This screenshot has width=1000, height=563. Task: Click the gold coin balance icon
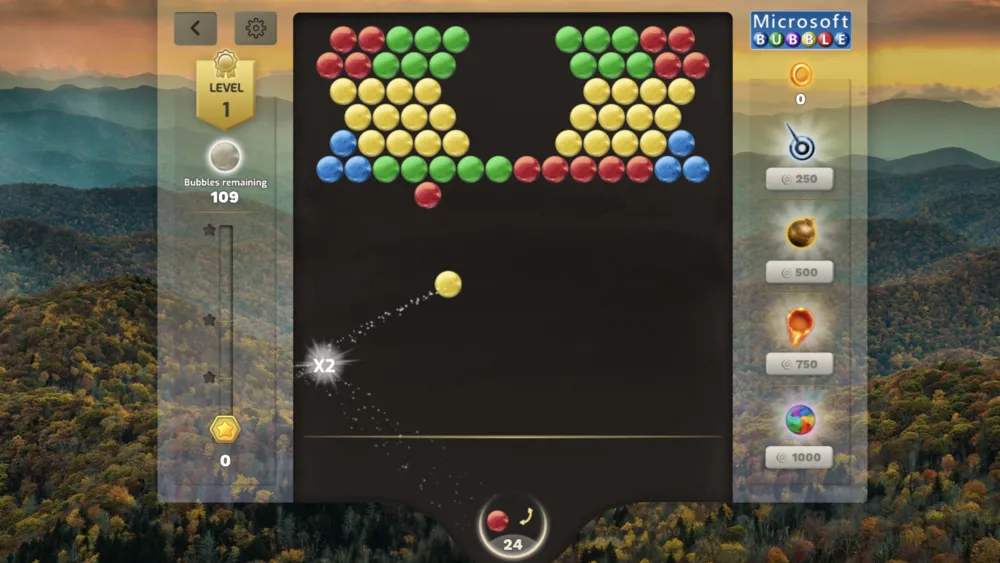(800, 74)
